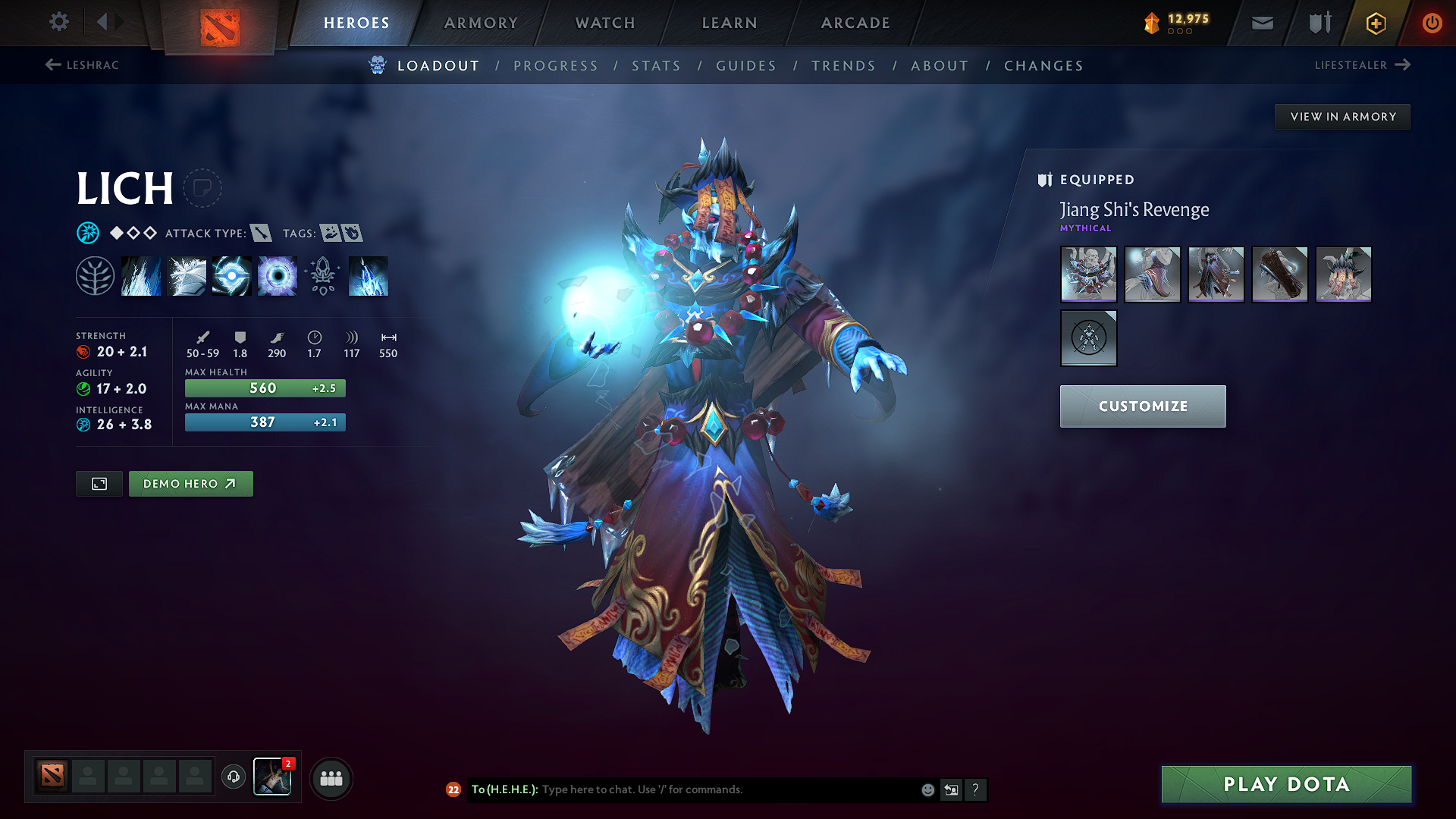The image size is (1456, 819).
Task: Open the gold Dota Plus hexagon icon
Action: (x=1375, y=23)
